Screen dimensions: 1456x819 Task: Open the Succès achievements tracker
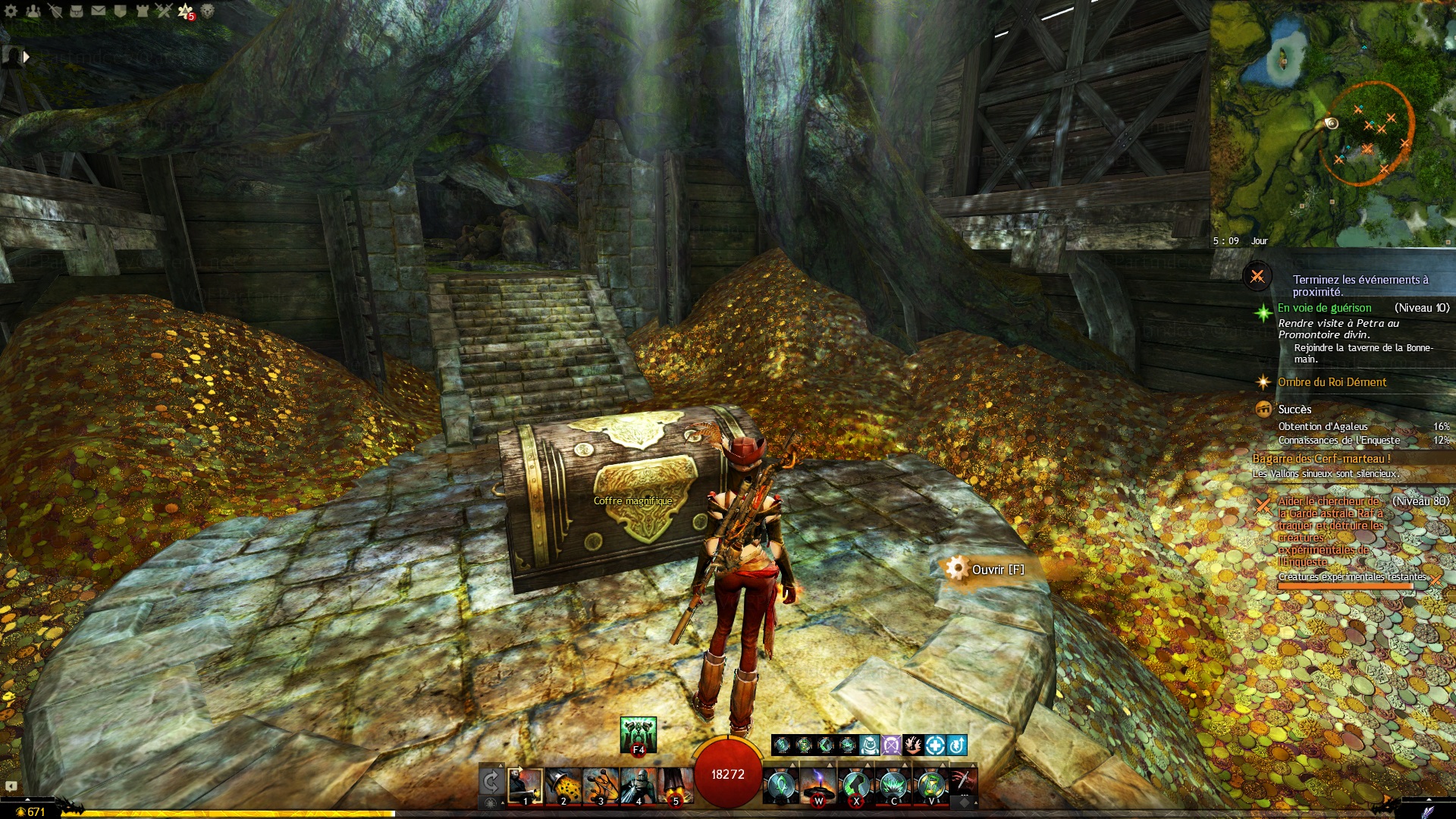pos(1294,409)
